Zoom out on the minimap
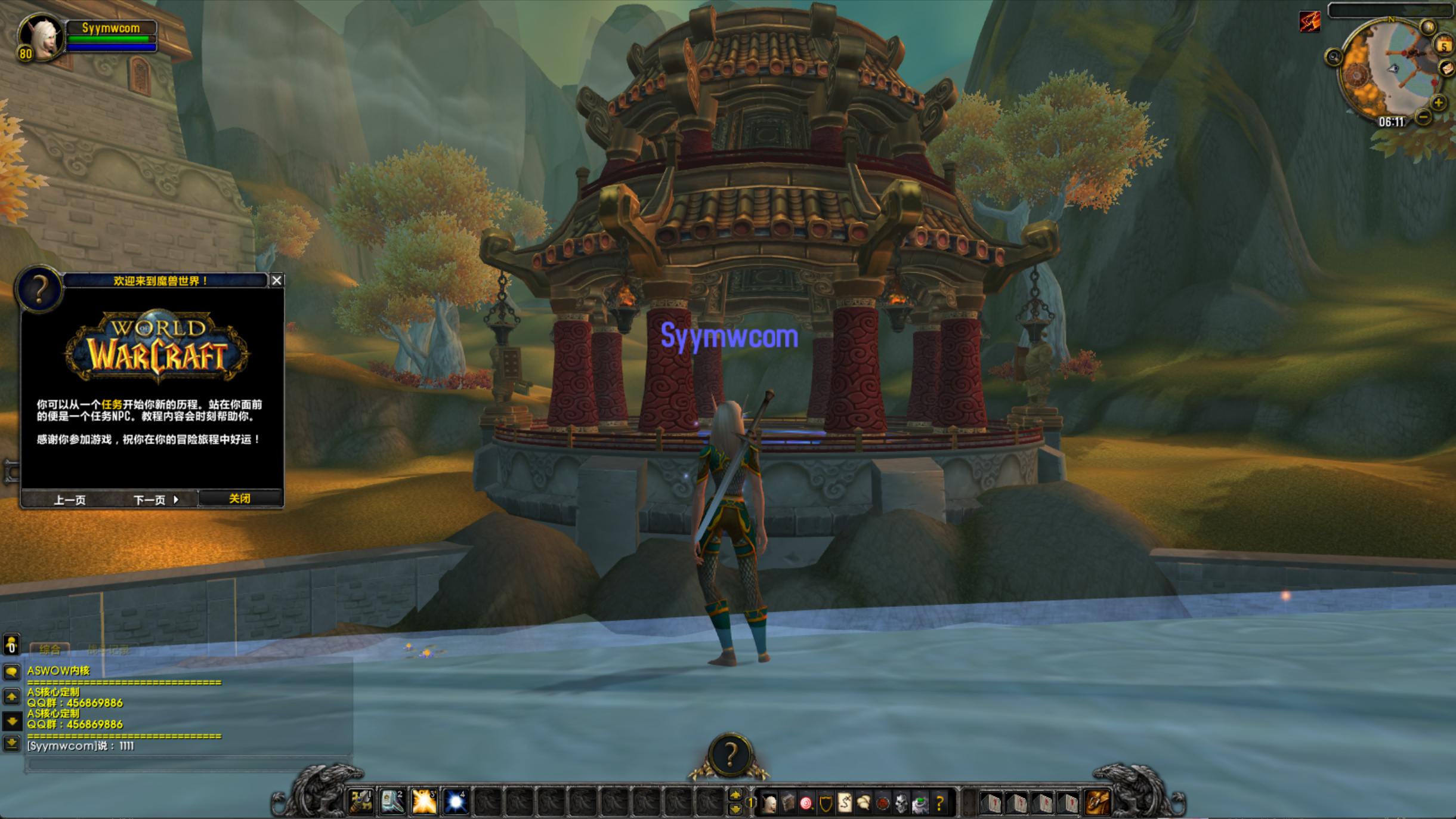 click(1423, 118)
